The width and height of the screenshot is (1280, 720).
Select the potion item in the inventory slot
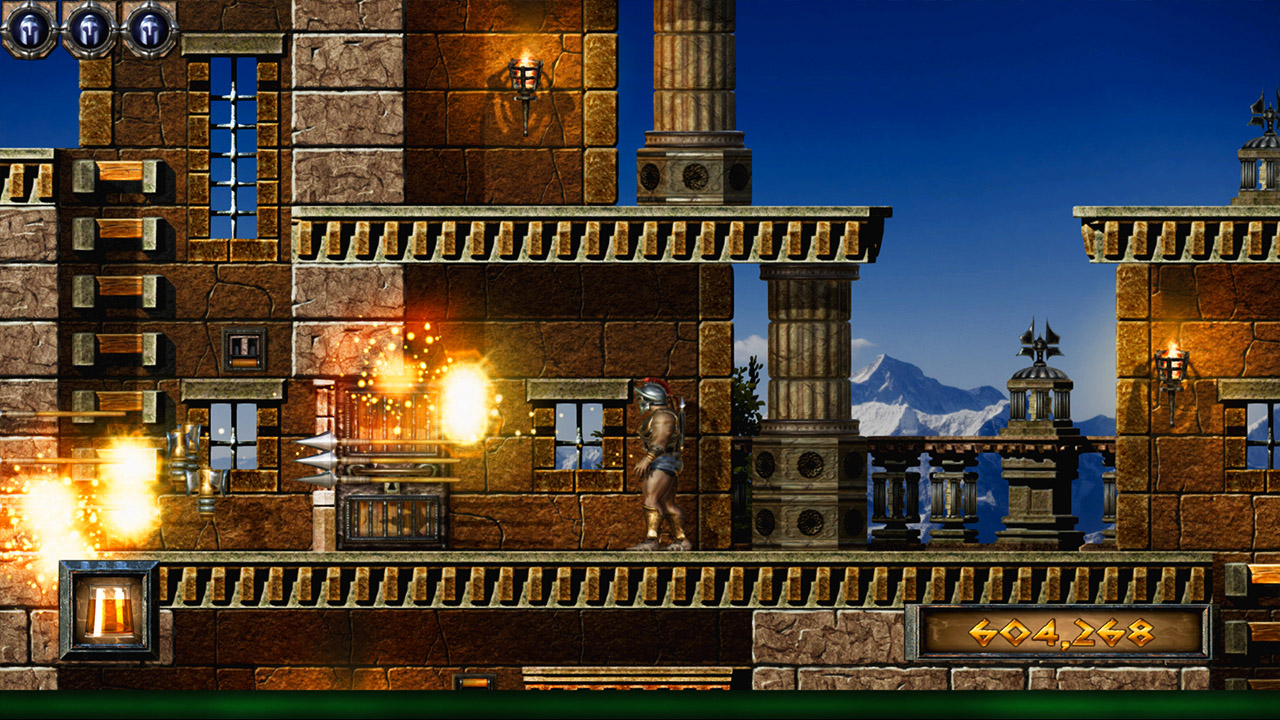[108, 614]
